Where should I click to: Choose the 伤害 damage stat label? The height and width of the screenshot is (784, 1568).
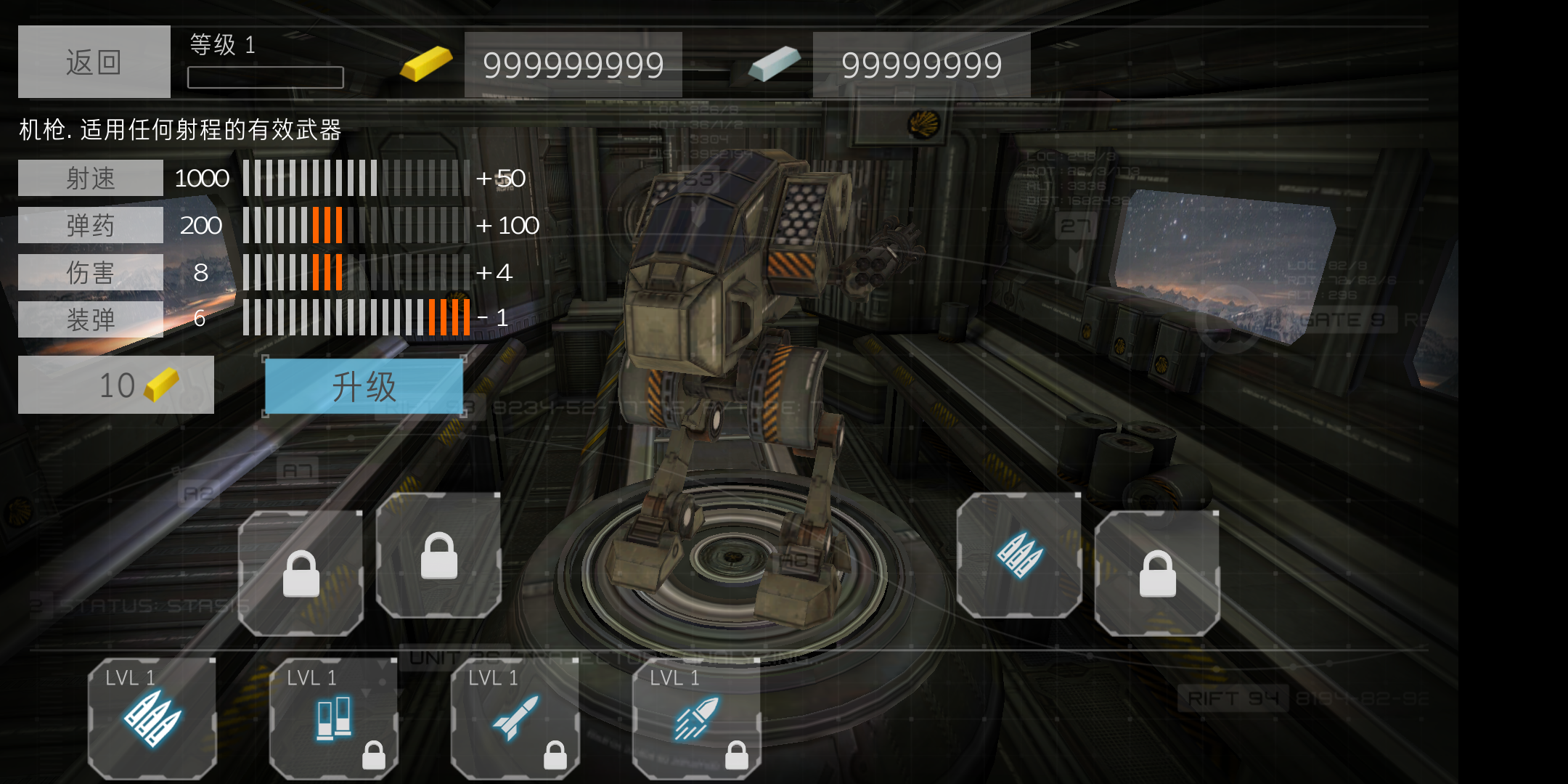[91, 272]
